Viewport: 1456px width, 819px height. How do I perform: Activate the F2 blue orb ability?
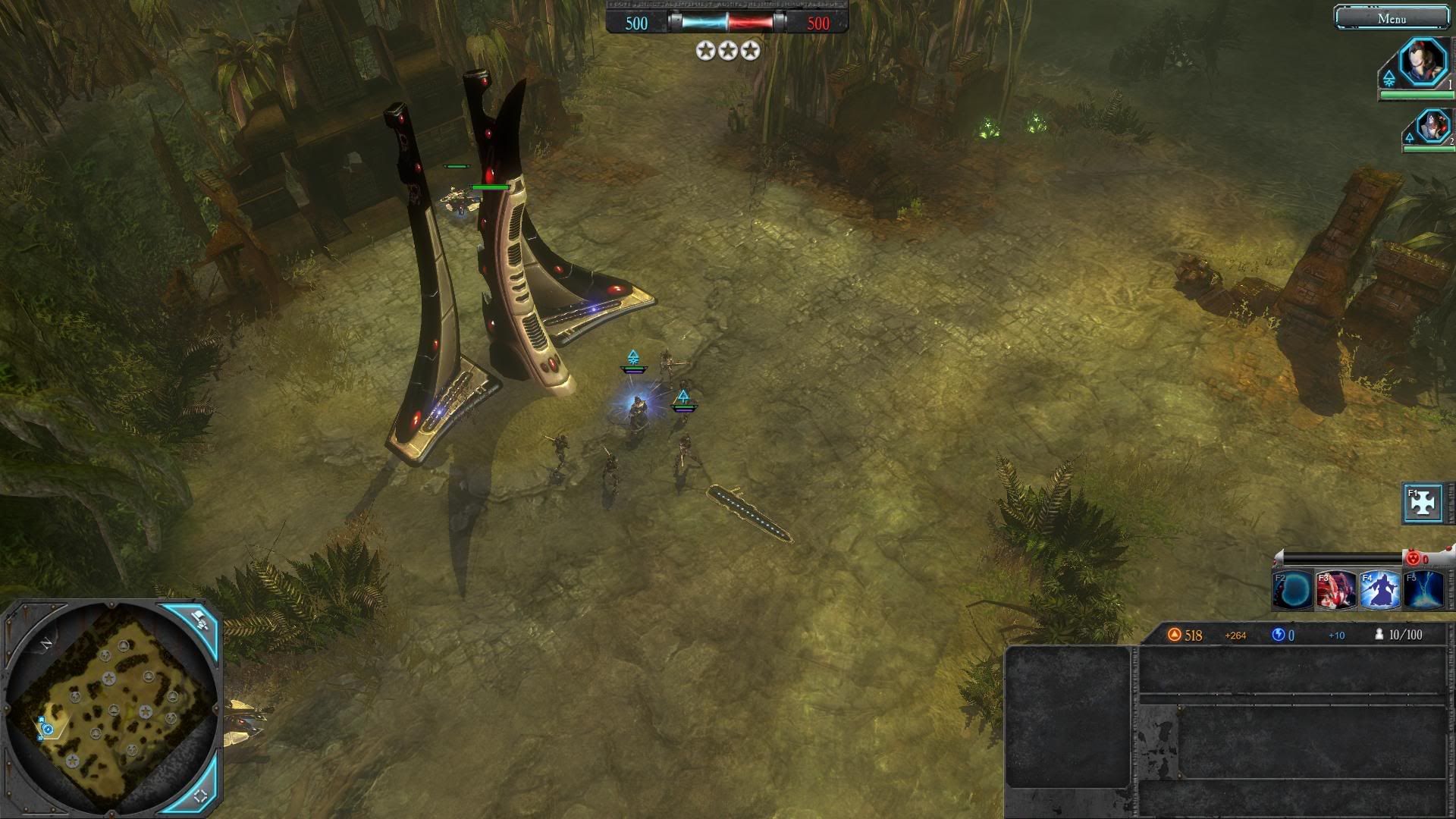pos(1293,590)
